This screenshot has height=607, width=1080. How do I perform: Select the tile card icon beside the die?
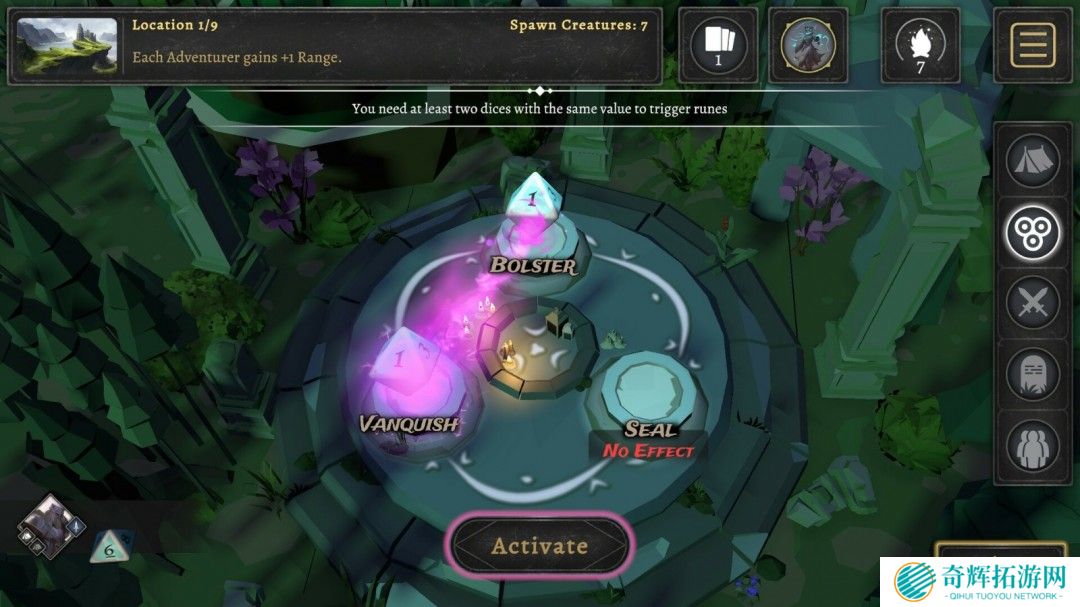(x=50, y=526)
